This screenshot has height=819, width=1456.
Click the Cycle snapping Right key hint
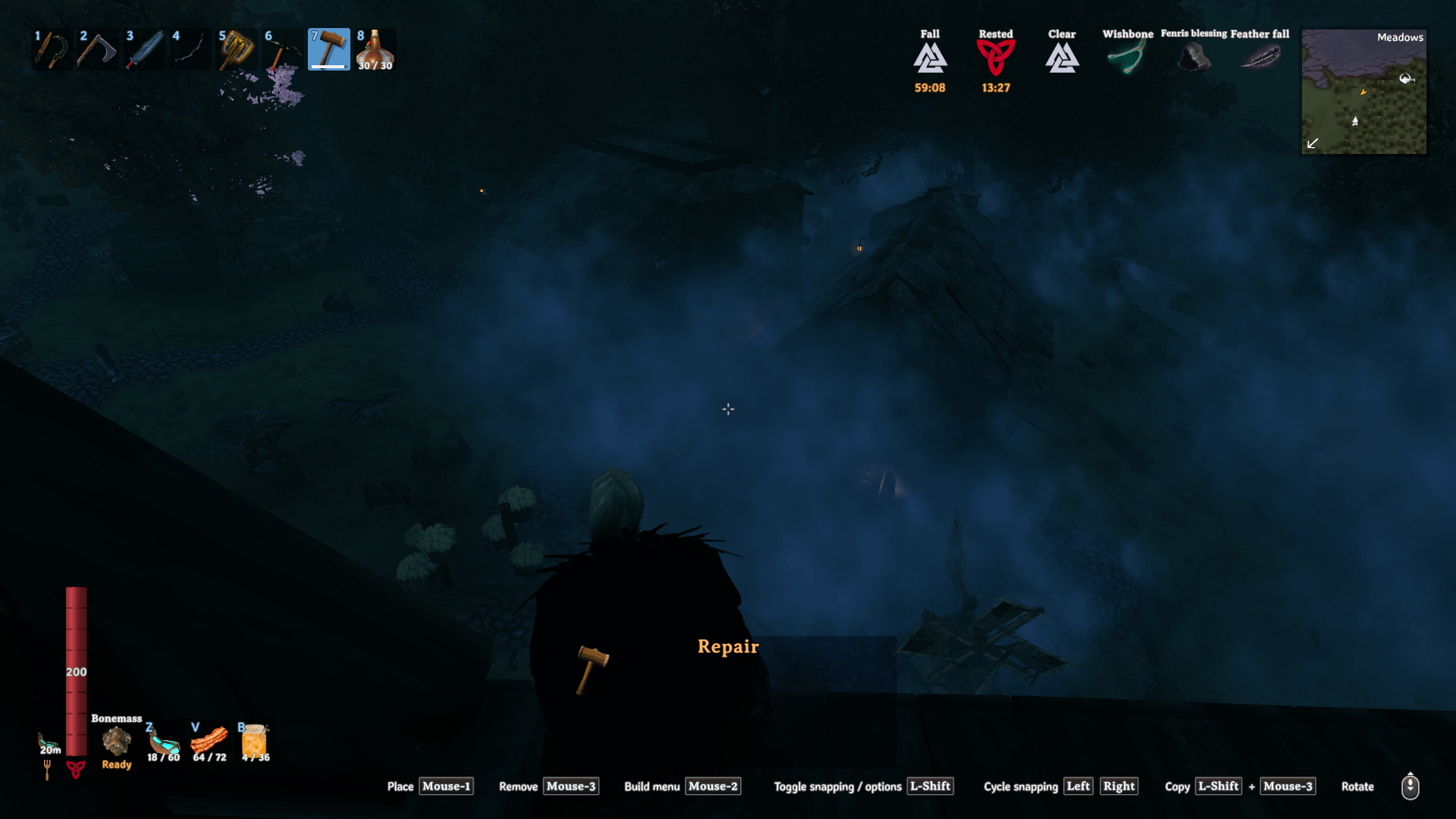1119,786
